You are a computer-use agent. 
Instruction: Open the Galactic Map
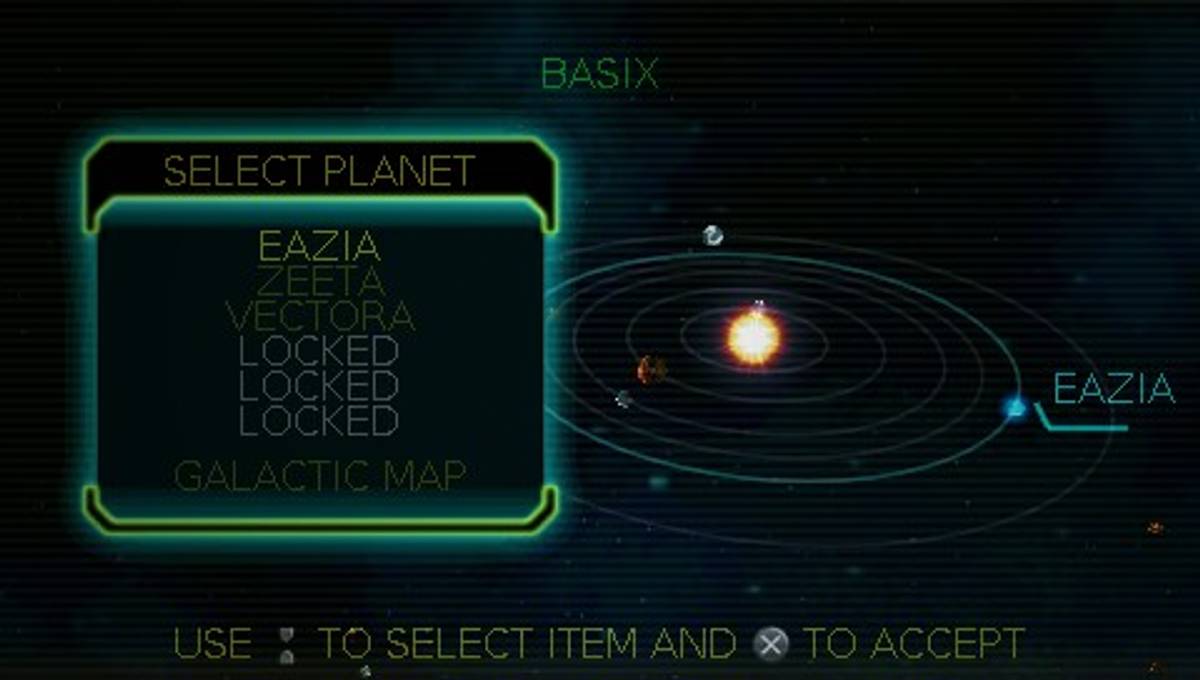(x=320, y=476)
